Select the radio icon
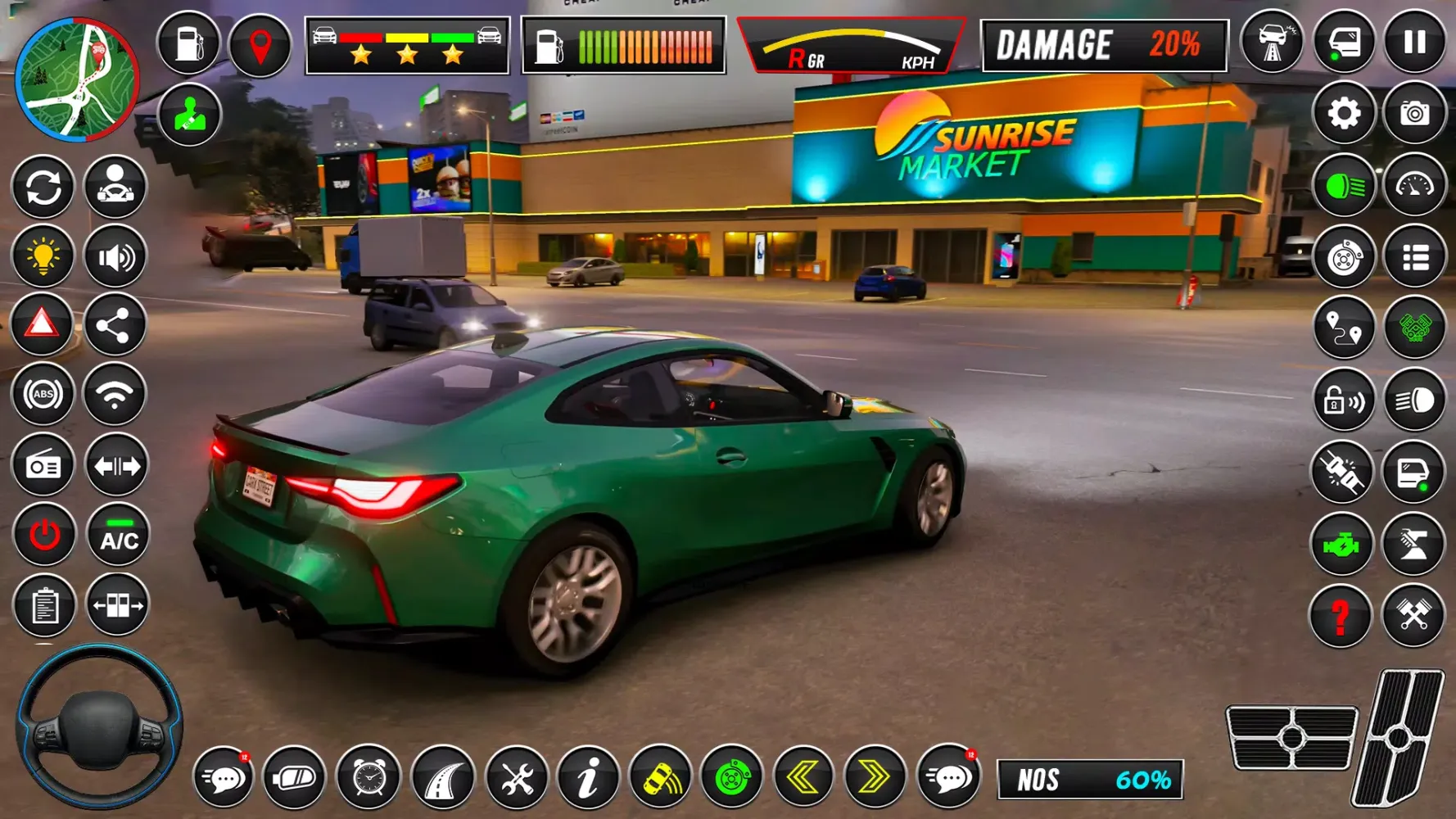1456x819 pixels. pyautogui.click(x=43, y=464)
